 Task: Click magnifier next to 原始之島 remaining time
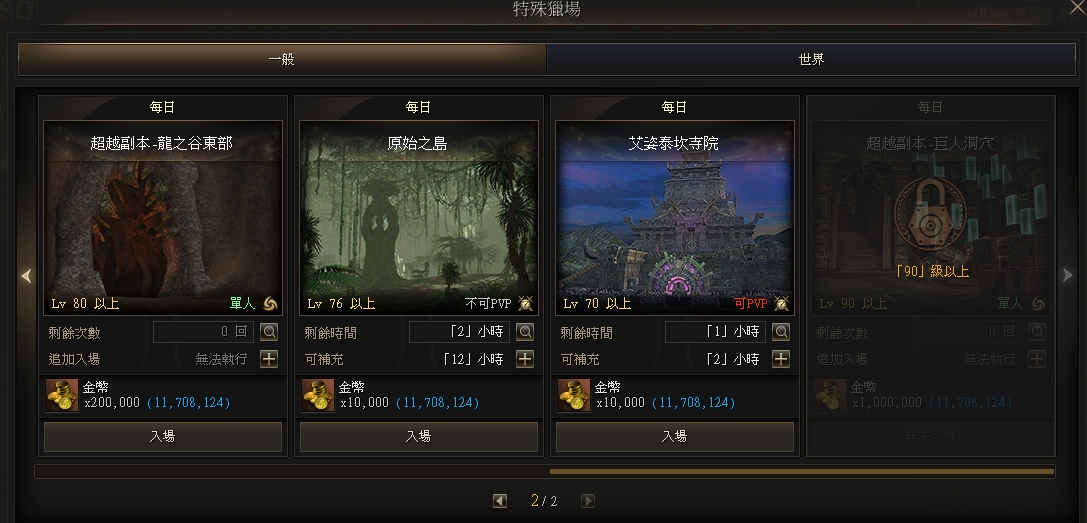[525, 332]
